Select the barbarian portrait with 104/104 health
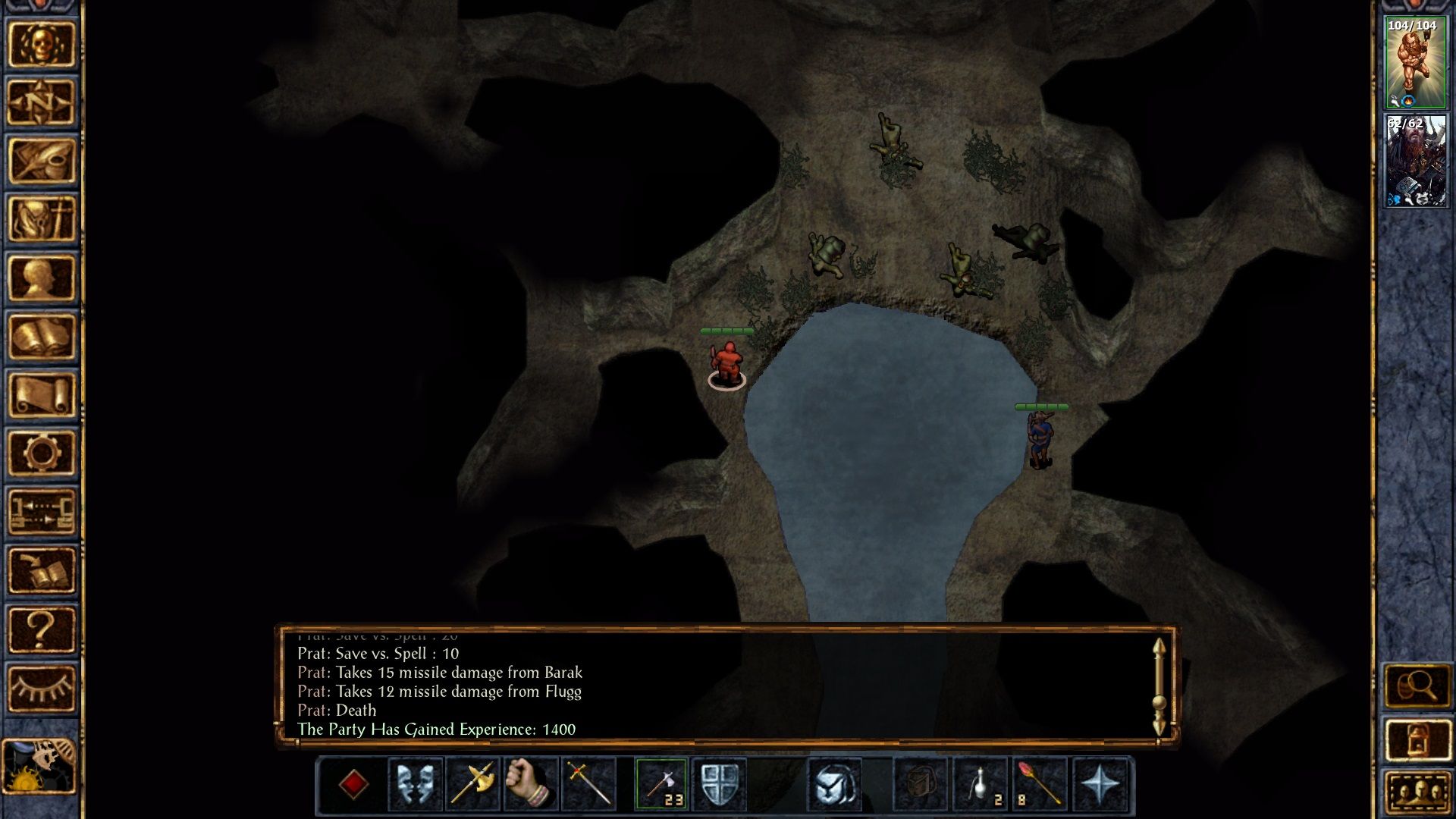The height and width of the screenshot is (819, 1456). click(x=1415, y=63)
